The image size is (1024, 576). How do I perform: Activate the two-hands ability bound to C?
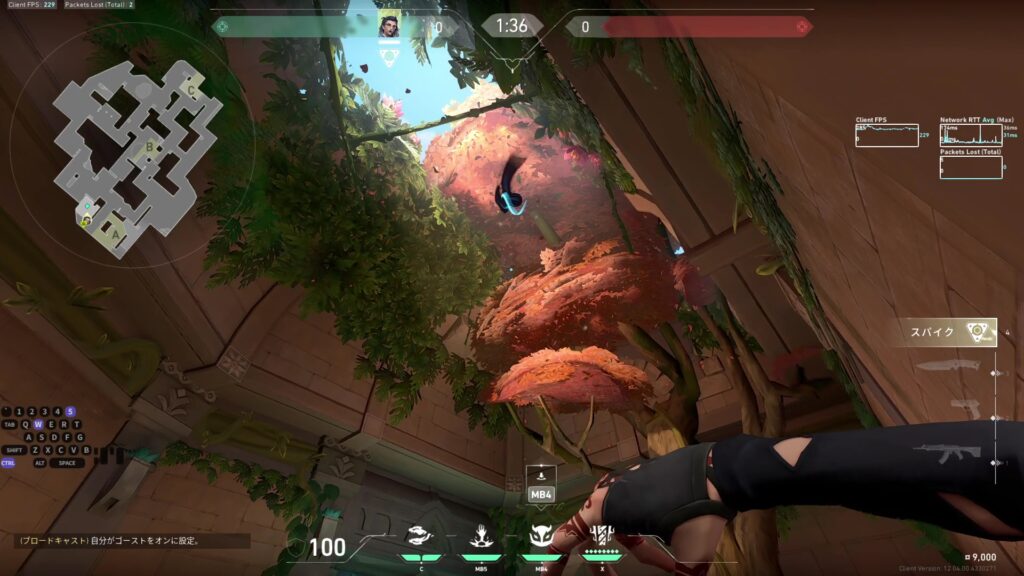click(421, 537)
